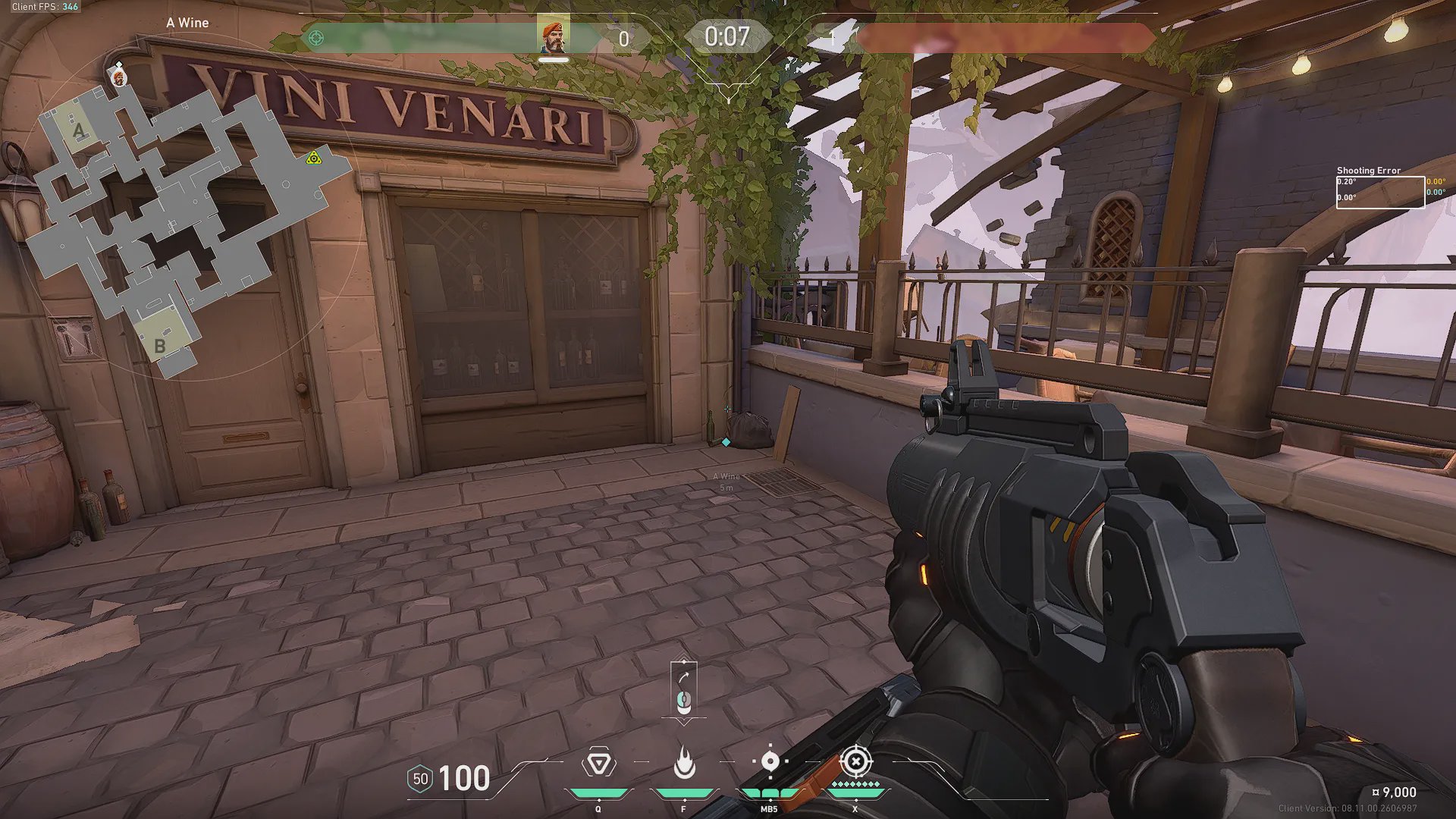Trigger the Sky Smoke ability icon
The image size is (1456, 819).
click(x=769, y=761)
